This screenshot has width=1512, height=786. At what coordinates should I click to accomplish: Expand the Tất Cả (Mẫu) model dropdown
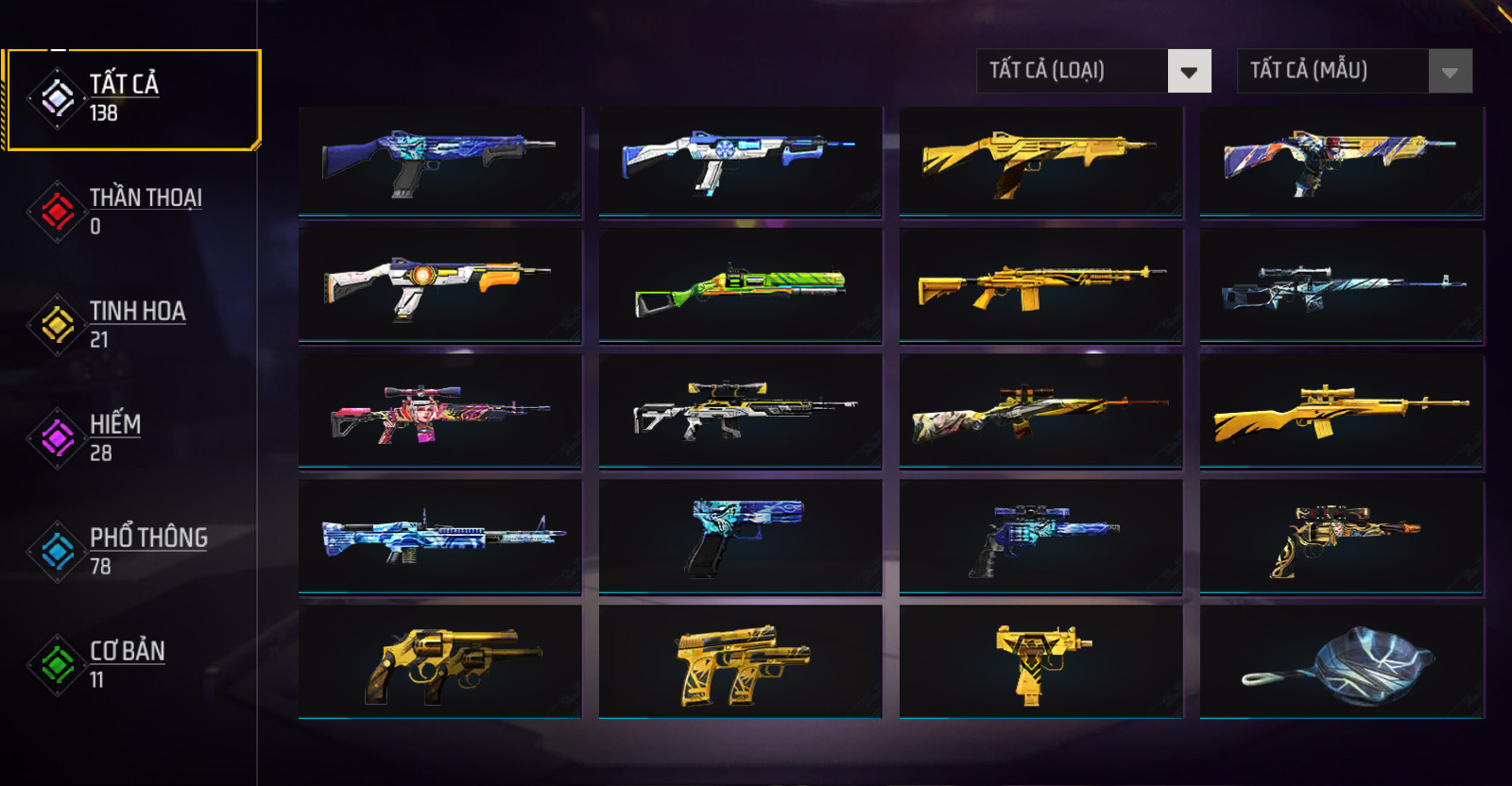(x=1354, y=71)
